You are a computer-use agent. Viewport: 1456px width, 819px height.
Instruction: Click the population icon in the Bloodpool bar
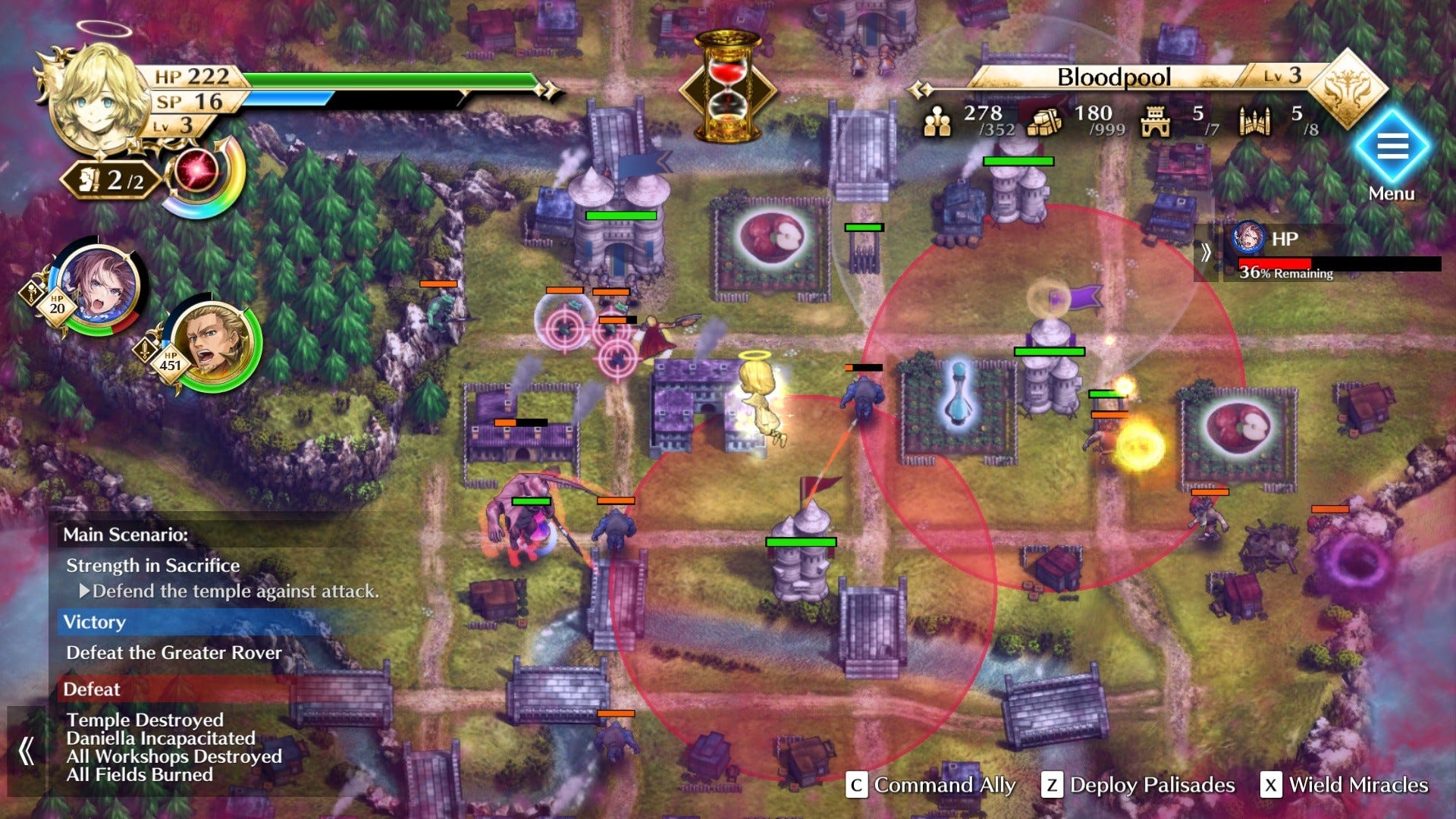938,121
